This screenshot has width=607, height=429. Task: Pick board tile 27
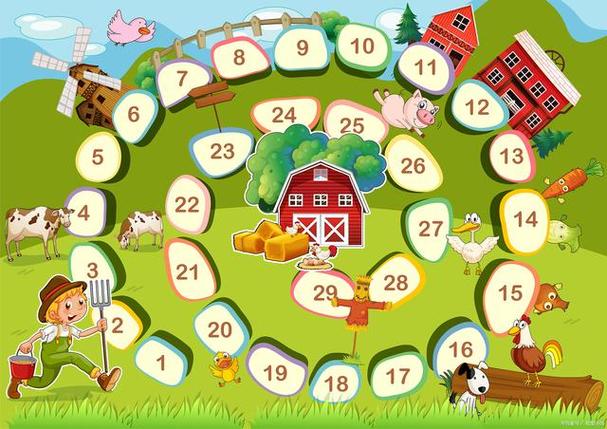(430, 229)
